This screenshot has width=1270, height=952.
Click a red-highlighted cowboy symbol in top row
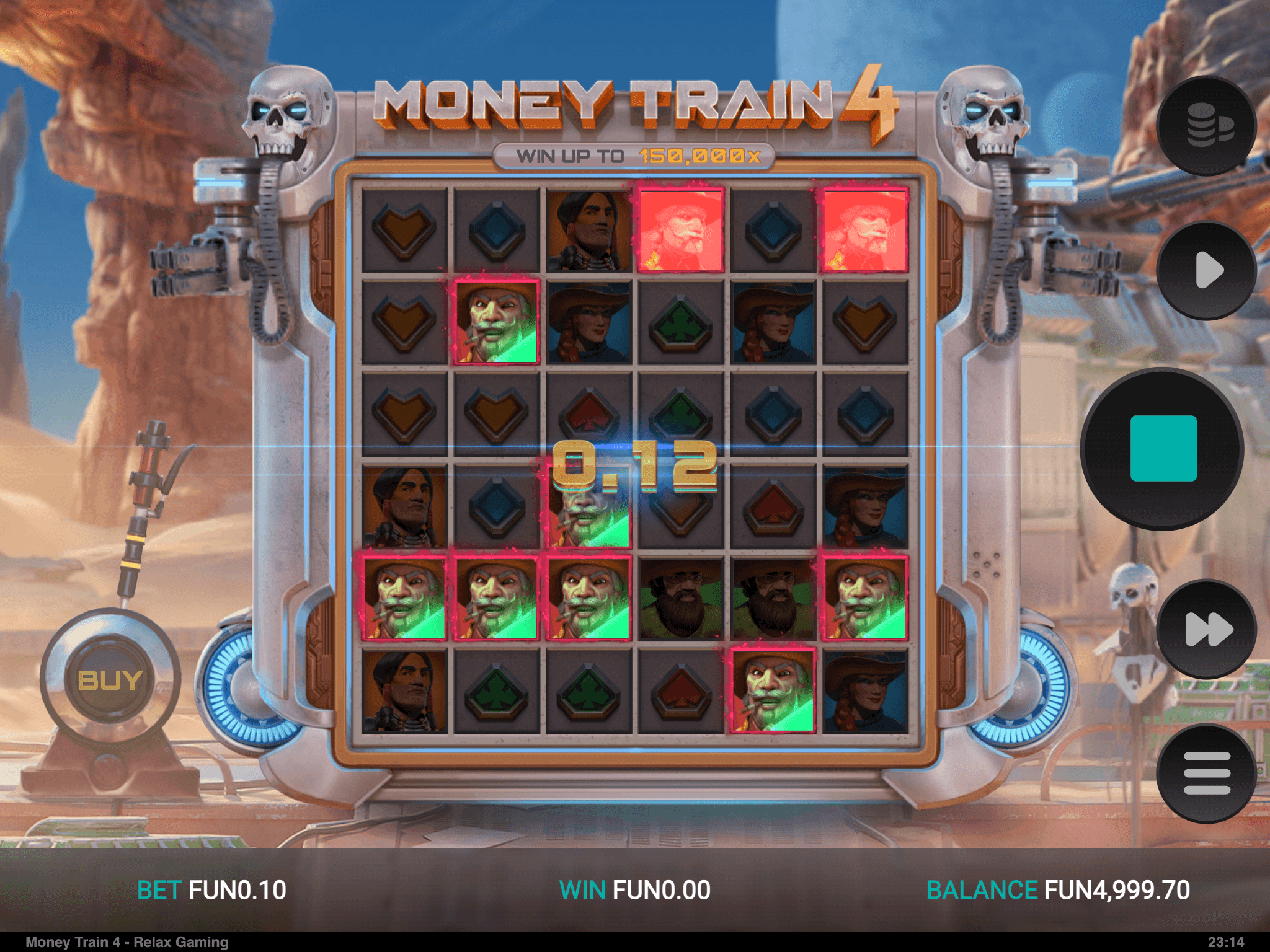click(681, 228)
